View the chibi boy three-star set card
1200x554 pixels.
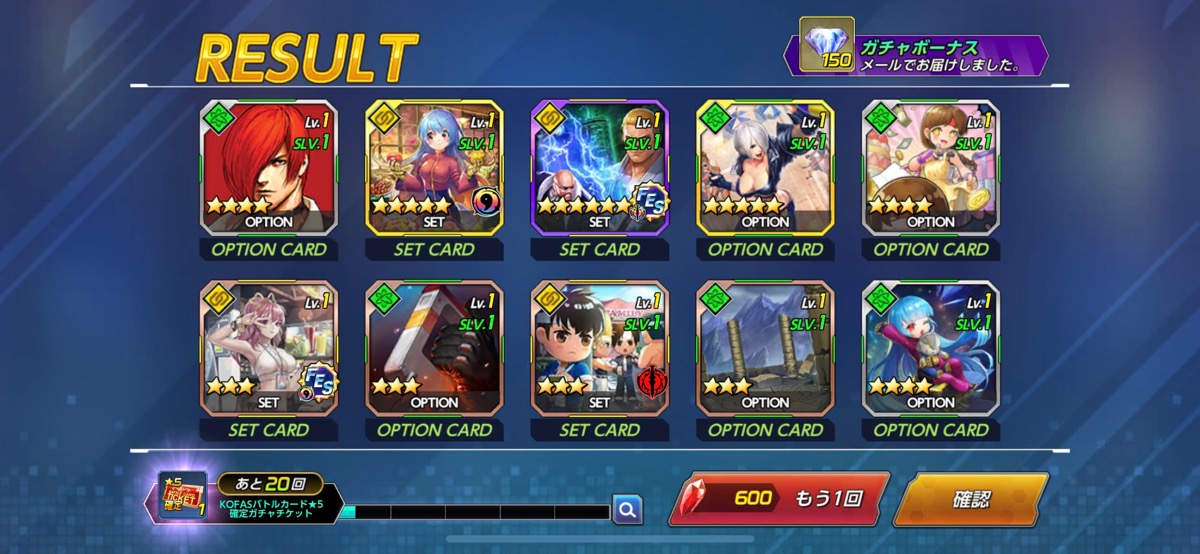point(600,348)
